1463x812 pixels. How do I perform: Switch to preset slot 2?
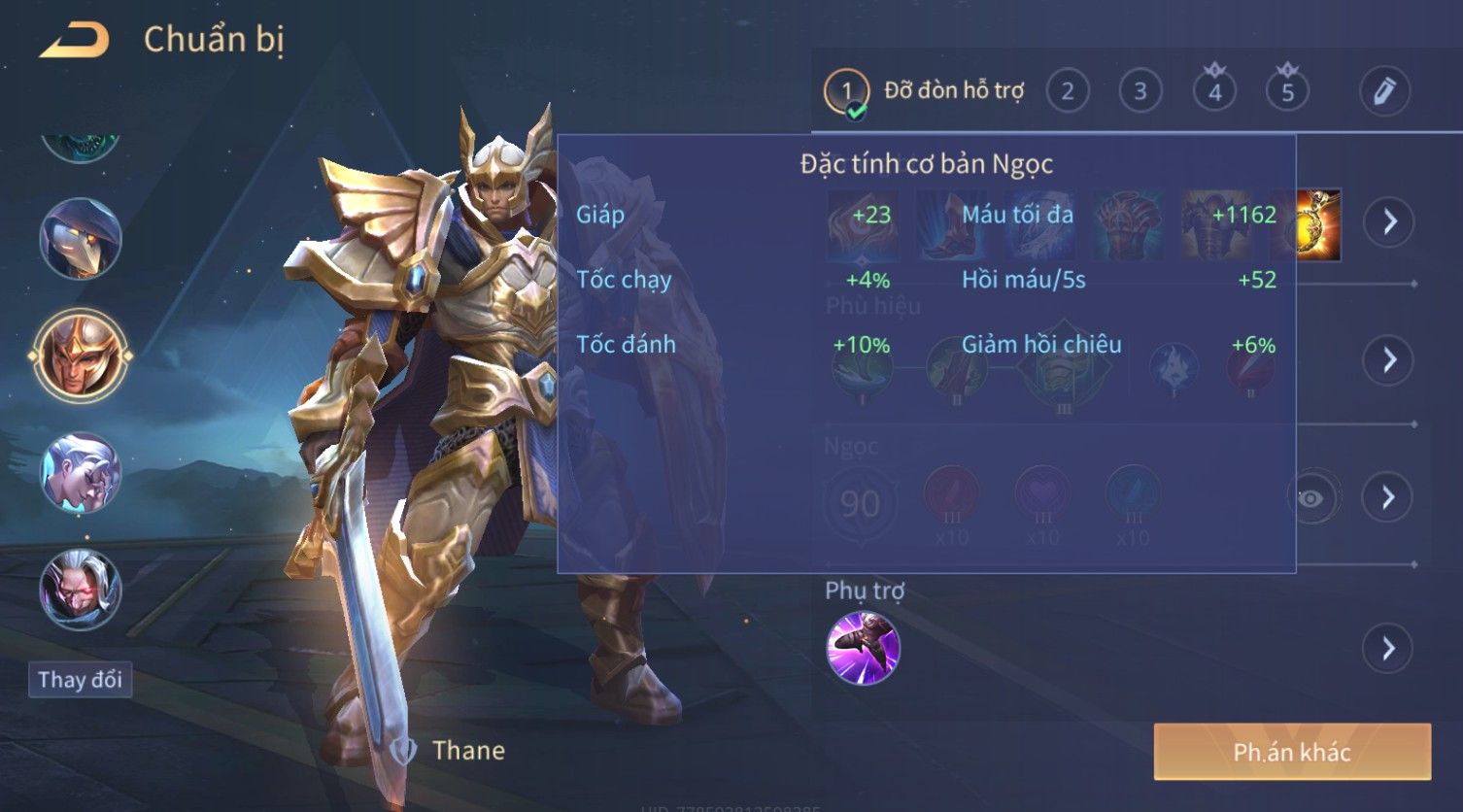tap(1067, 92)
